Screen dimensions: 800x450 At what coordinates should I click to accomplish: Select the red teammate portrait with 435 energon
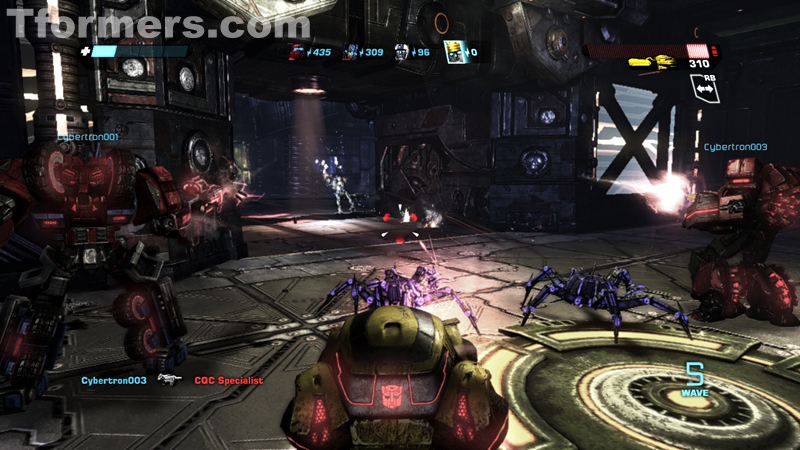click(297, 51)
